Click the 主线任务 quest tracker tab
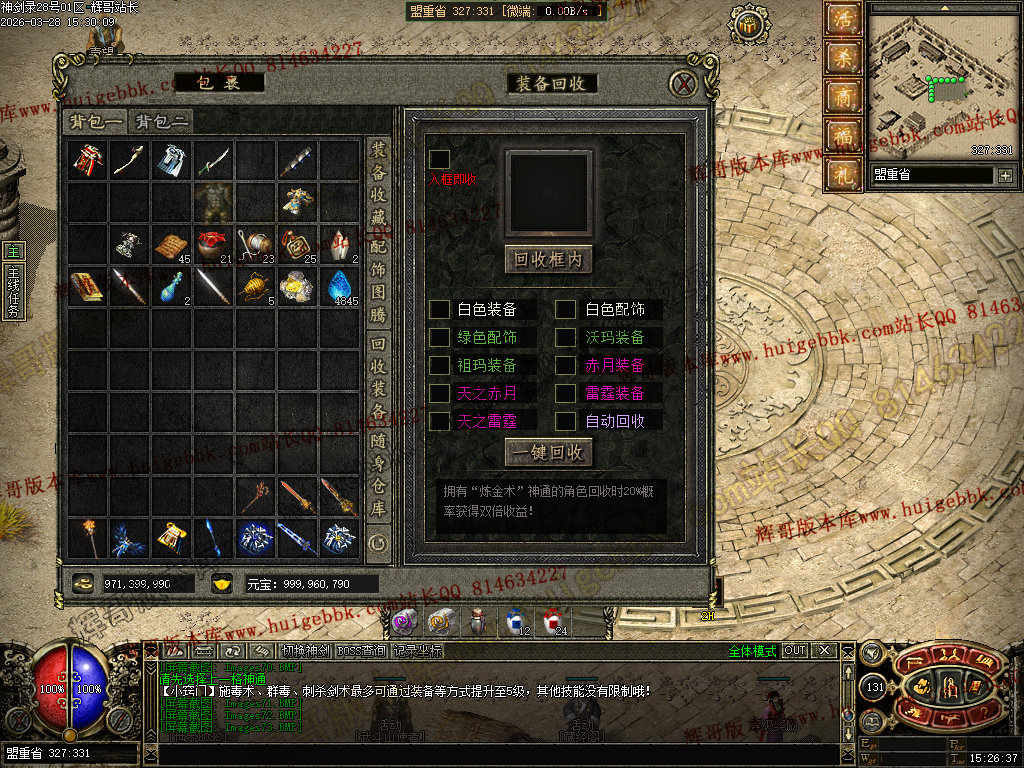 (x=13, y=292)
